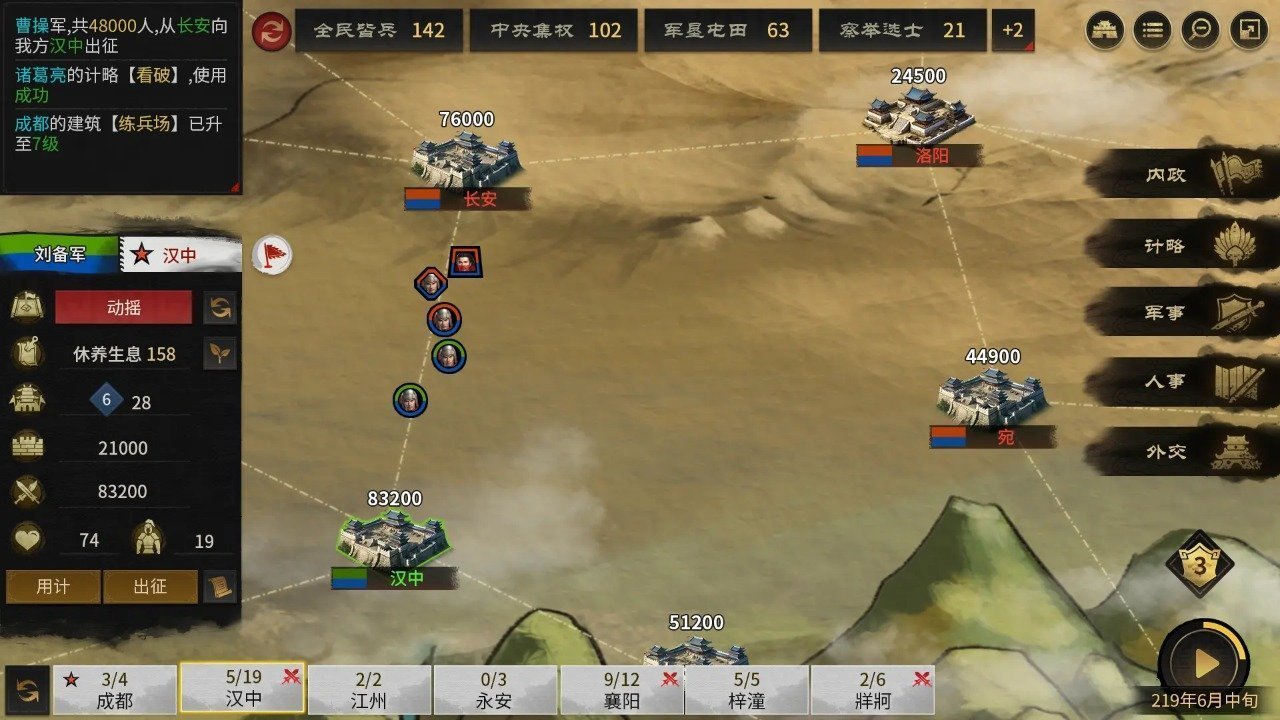Image resolution: width=1280 pixels, height=720 pixels.
Task: Switch to the 永安 city tab
Action: click(495, 690)
